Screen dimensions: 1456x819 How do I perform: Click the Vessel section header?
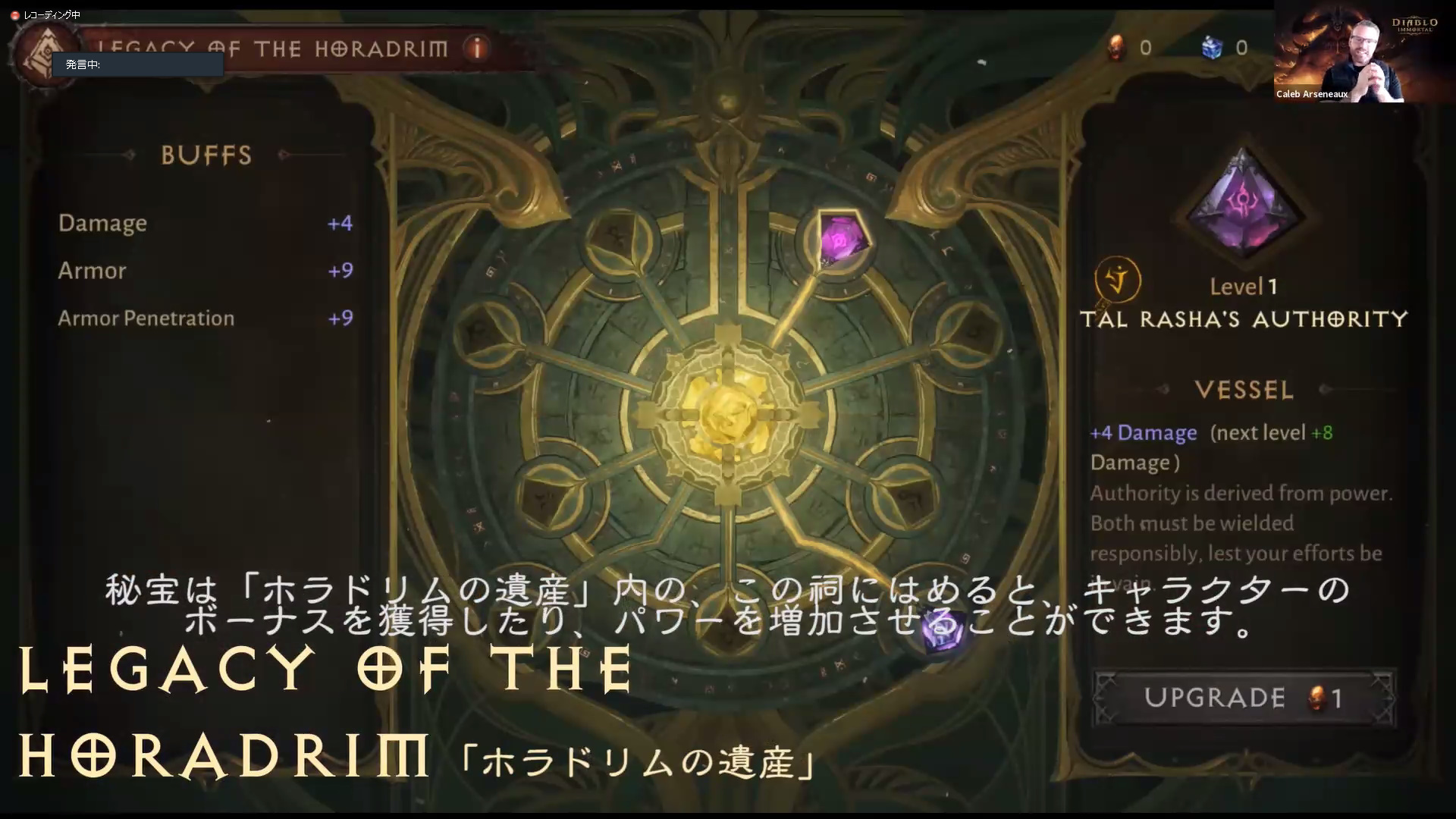pos(1244,390)
